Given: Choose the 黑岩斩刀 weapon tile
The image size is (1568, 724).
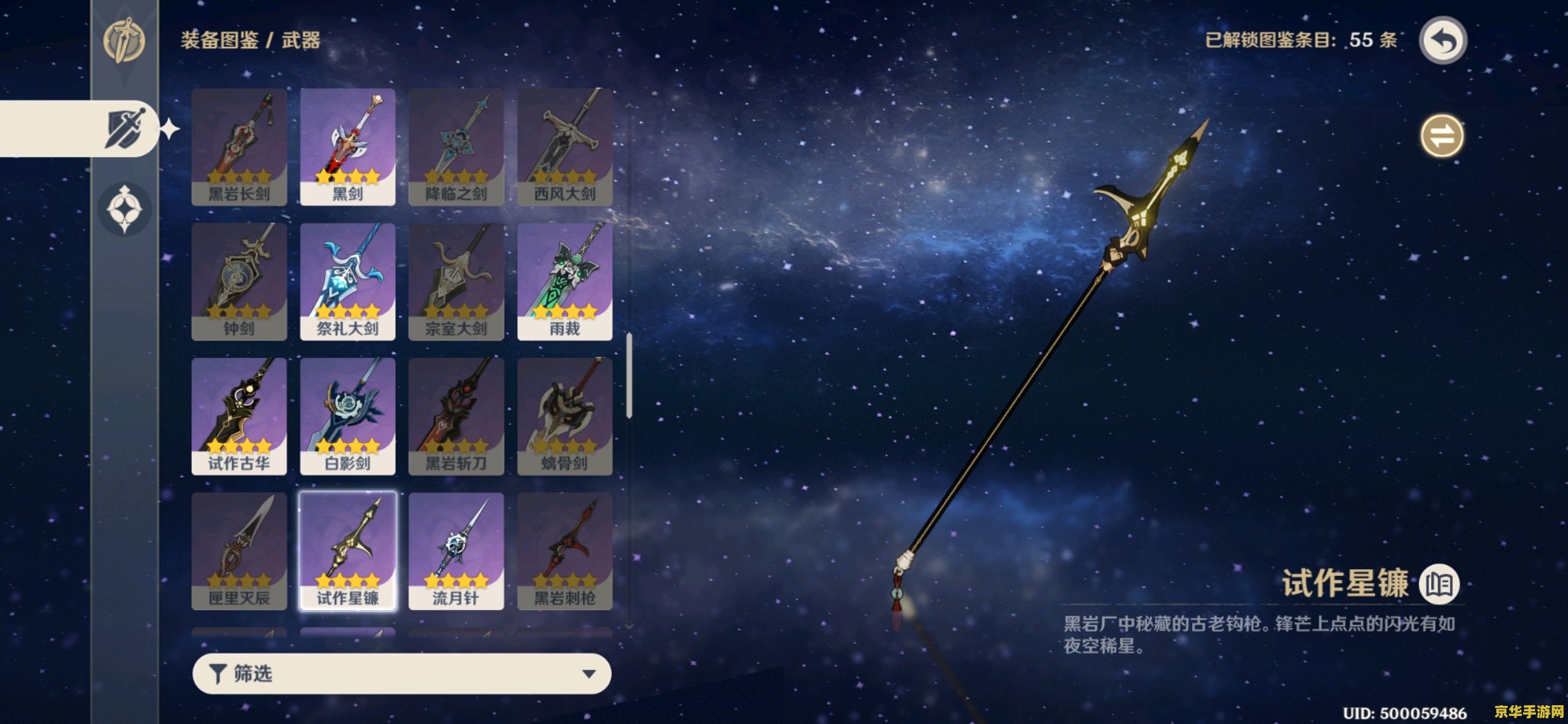Looking at the screenshot, I should [x=456, y=416].
